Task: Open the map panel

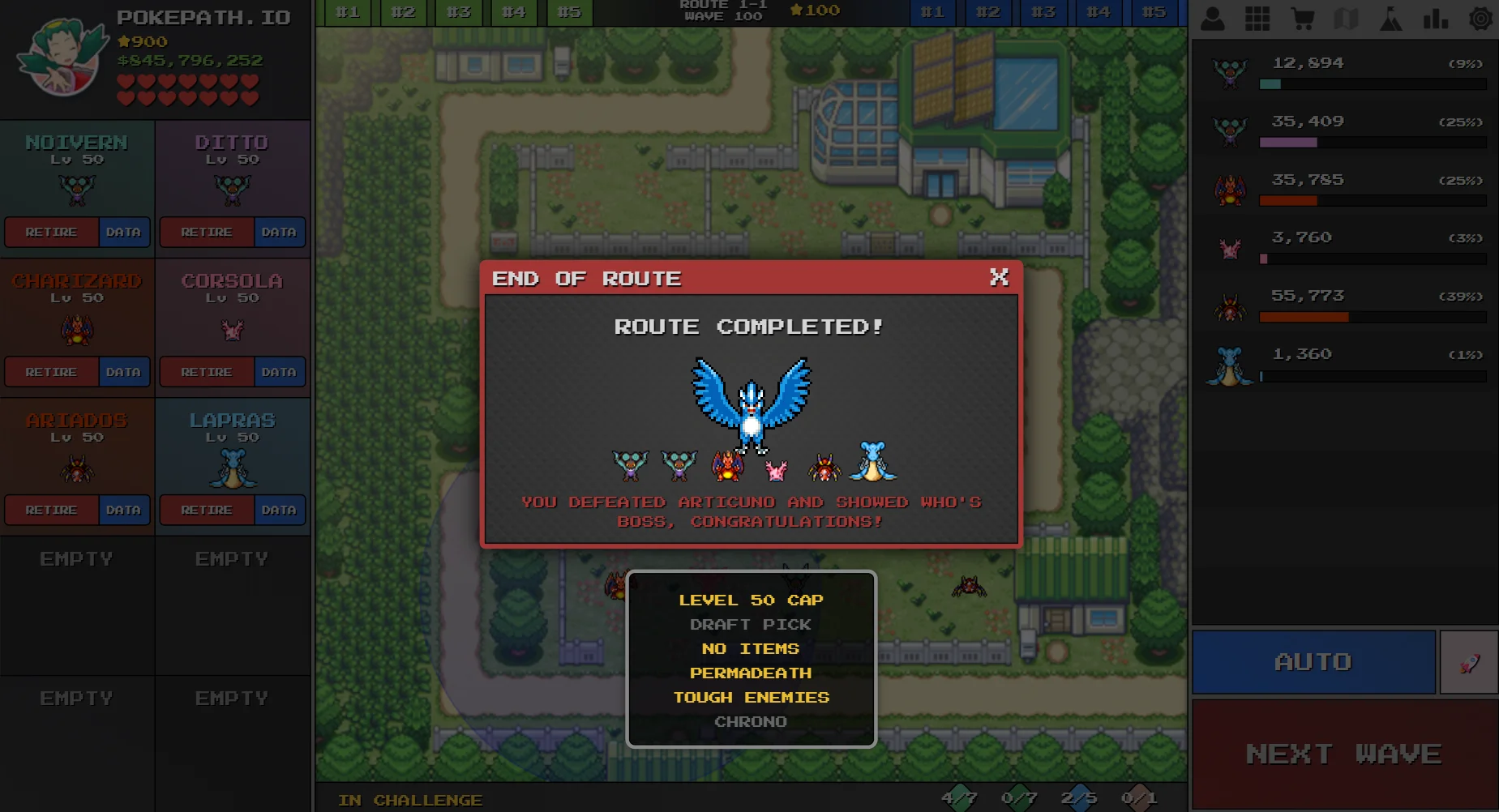Action: pos(1347,18)
